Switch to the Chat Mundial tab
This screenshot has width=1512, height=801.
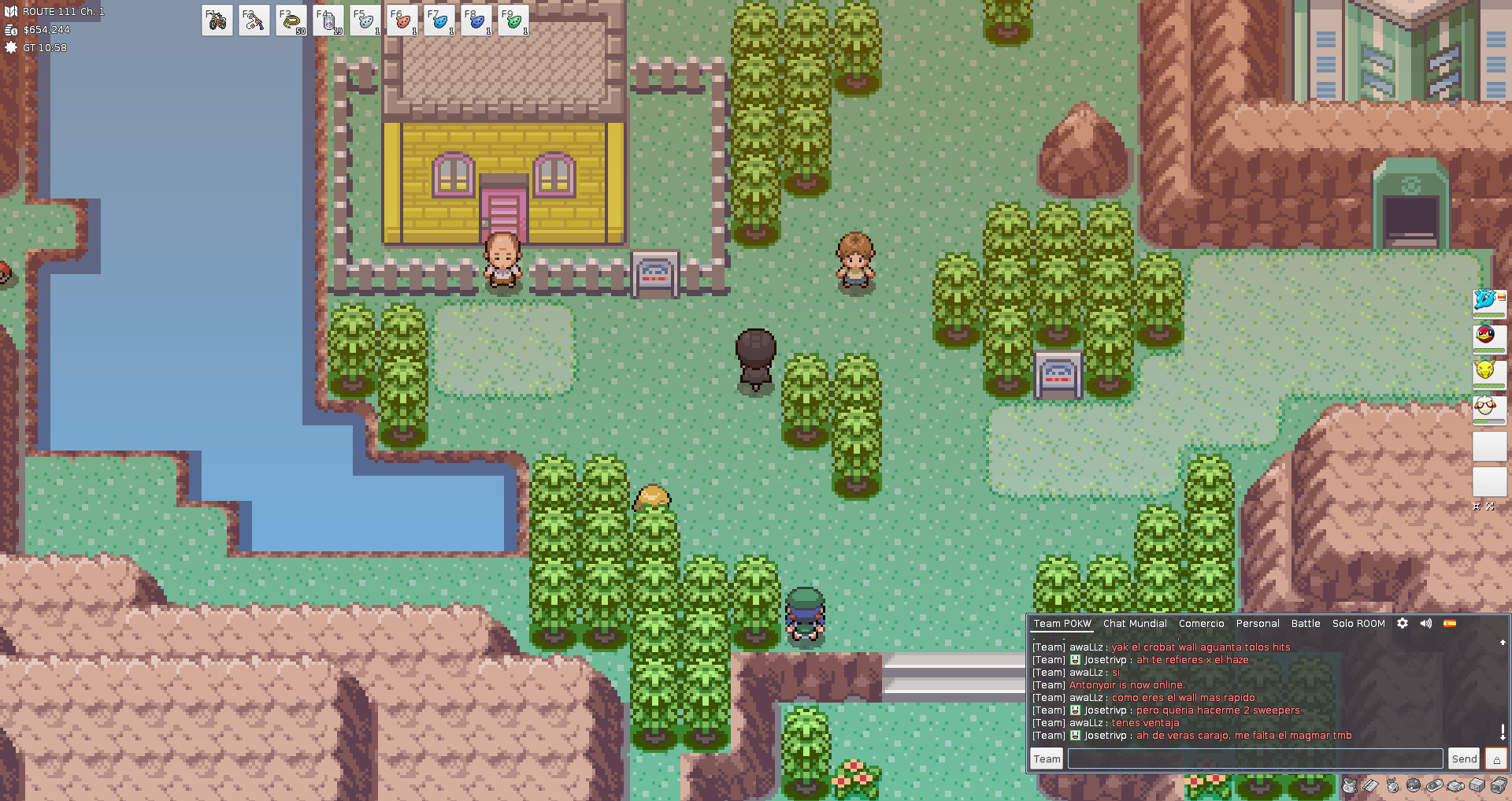coord(1135,624)
